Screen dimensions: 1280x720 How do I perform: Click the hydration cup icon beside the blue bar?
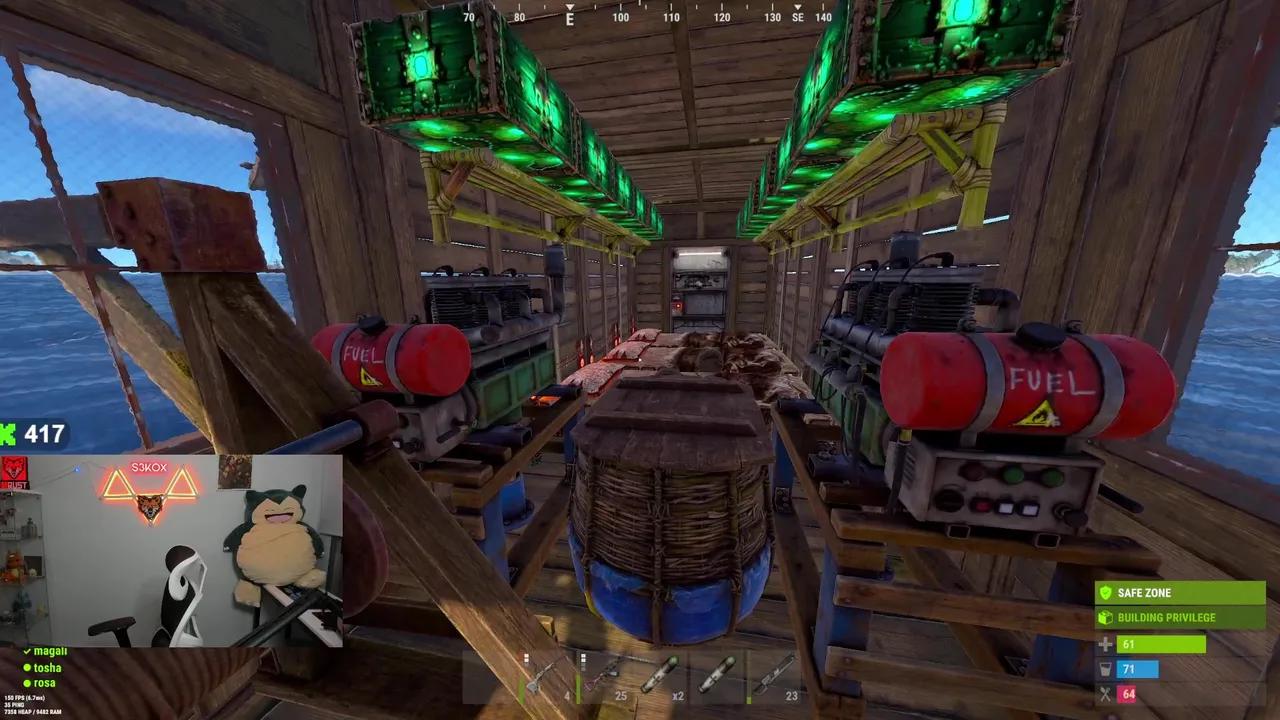pyautogui.click(x=1105, y=670)
